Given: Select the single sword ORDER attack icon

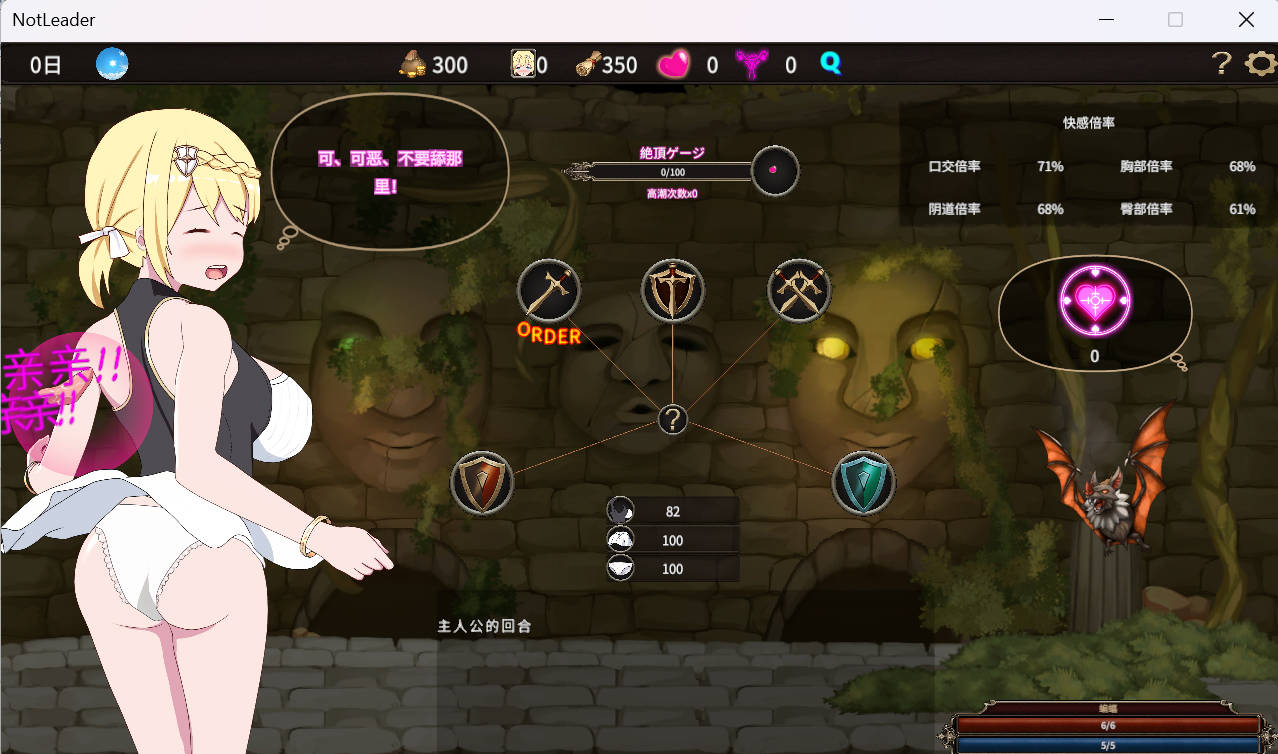Looking at the screenshot, I should [x=548, y=291].
